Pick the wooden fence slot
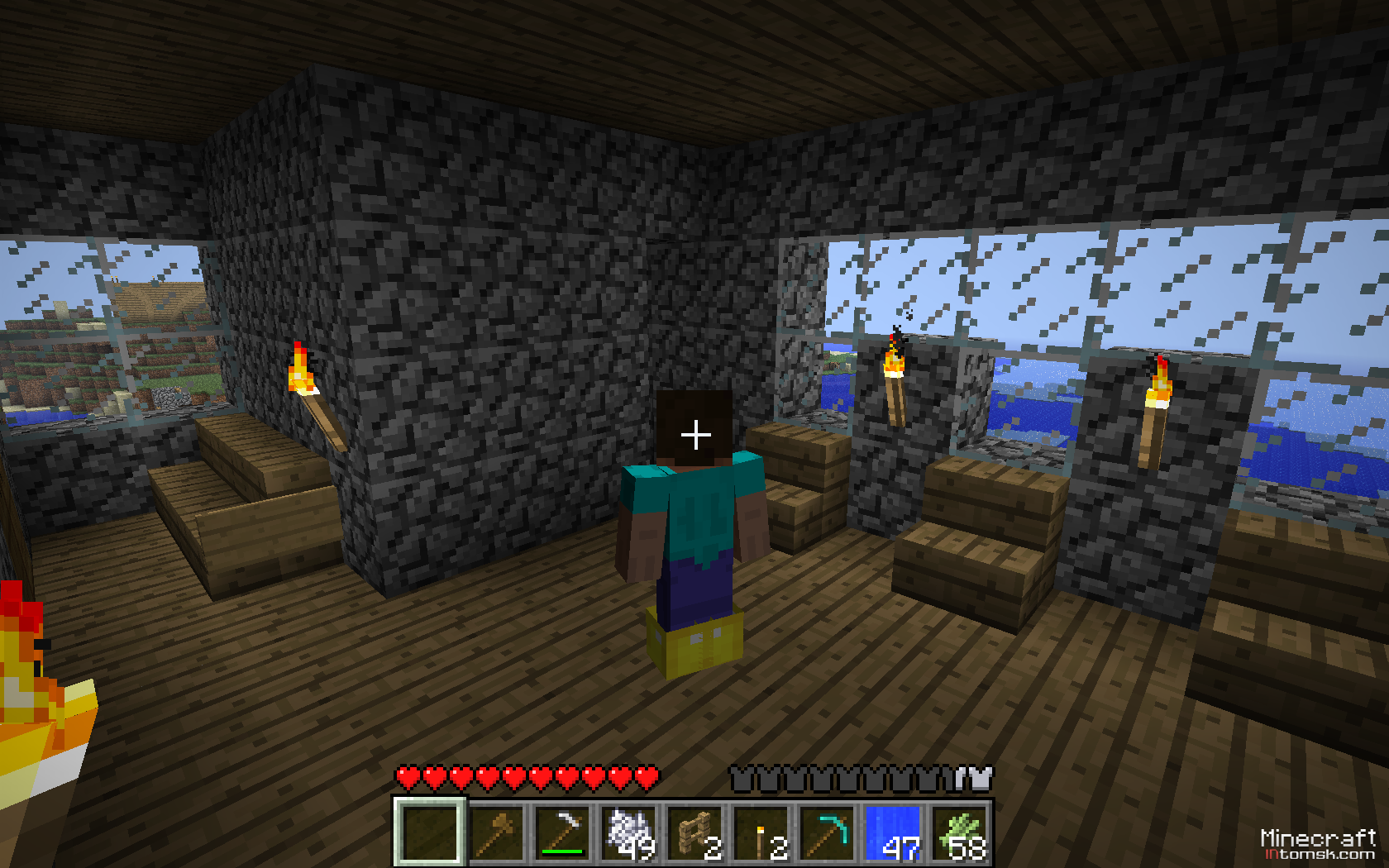The width and height of the screenshot is (1389, 868). pos(694,832)
